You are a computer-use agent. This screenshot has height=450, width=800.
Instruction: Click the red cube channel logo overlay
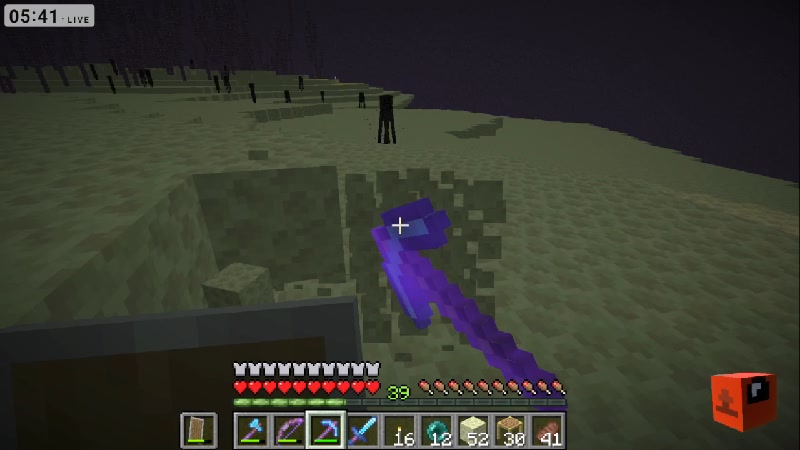(x=745, y=401)
